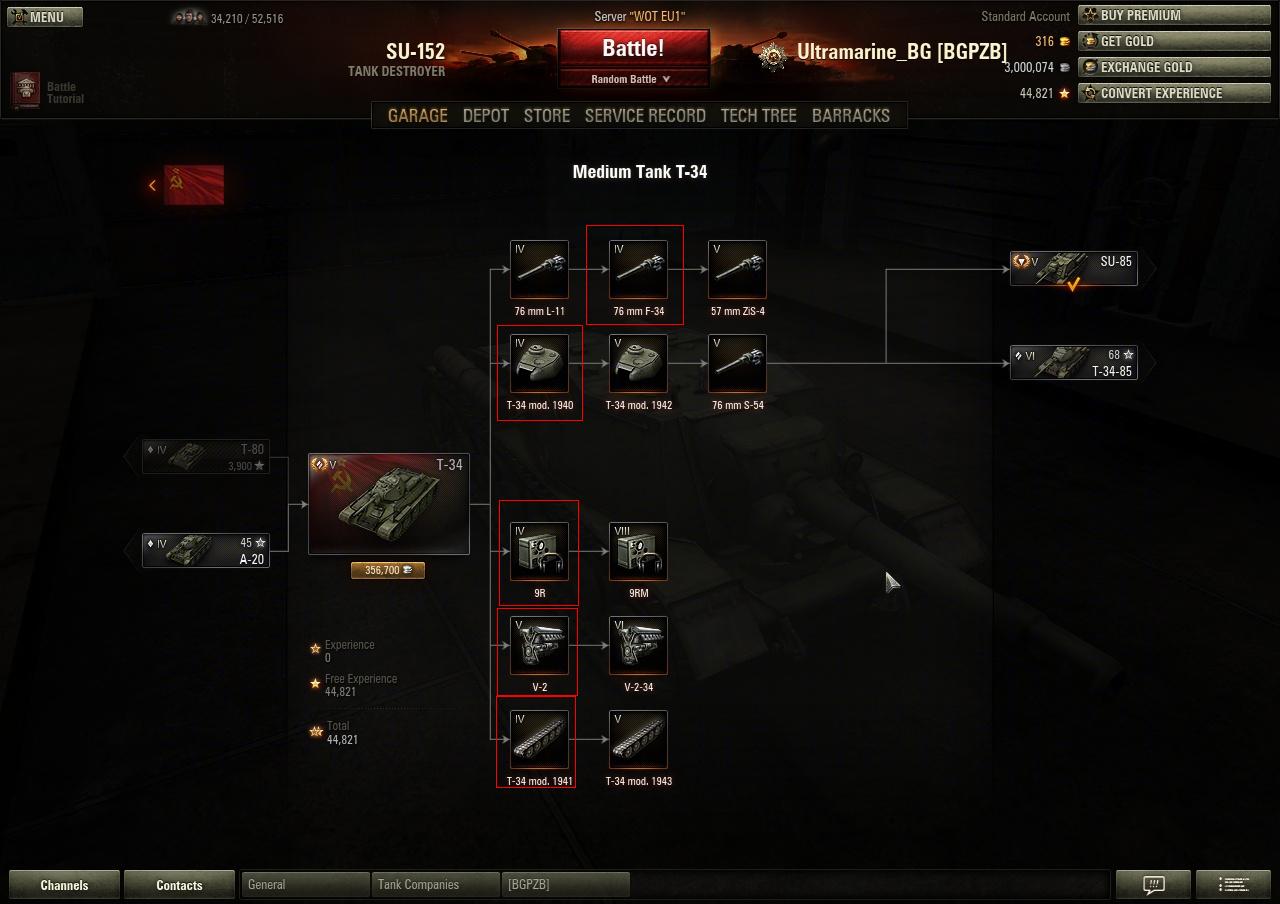Go to the Store tab
The image size is (1280, 904).
click(547, 116)
